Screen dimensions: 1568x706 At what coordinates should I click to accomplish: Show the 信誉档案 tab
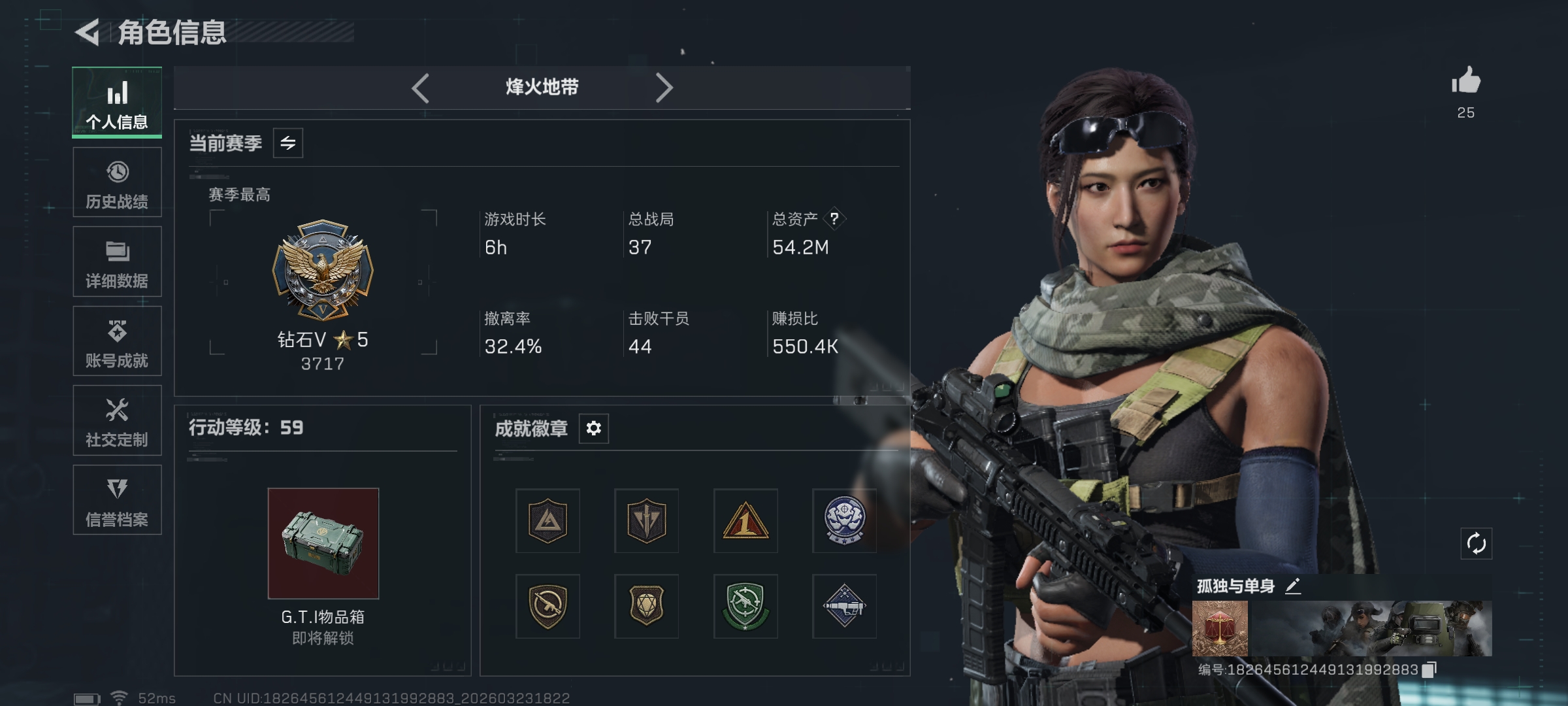118,500
